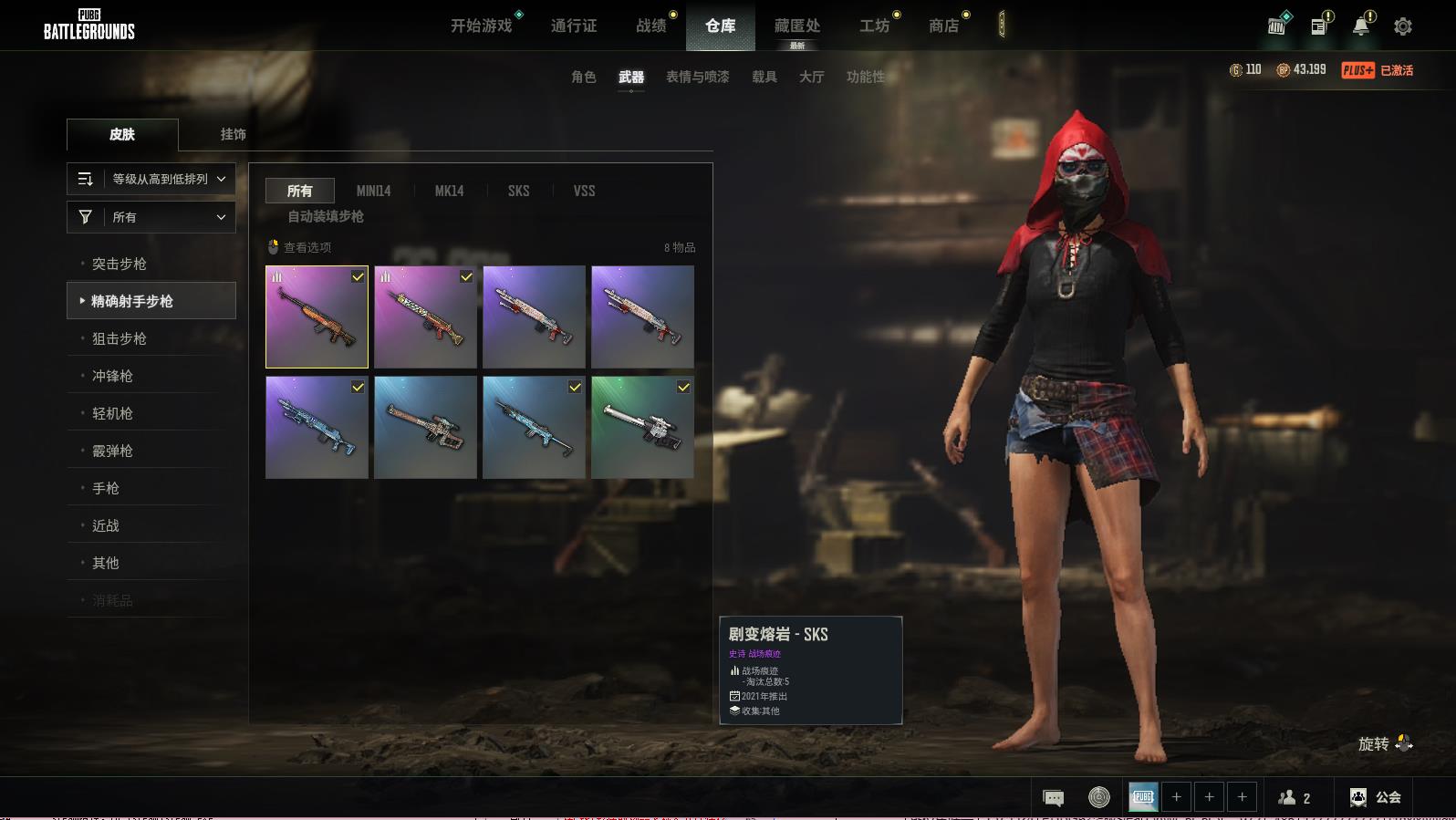Select the 载具 vehicle subtab
The image size is (1456, 820).
(764, 77)
